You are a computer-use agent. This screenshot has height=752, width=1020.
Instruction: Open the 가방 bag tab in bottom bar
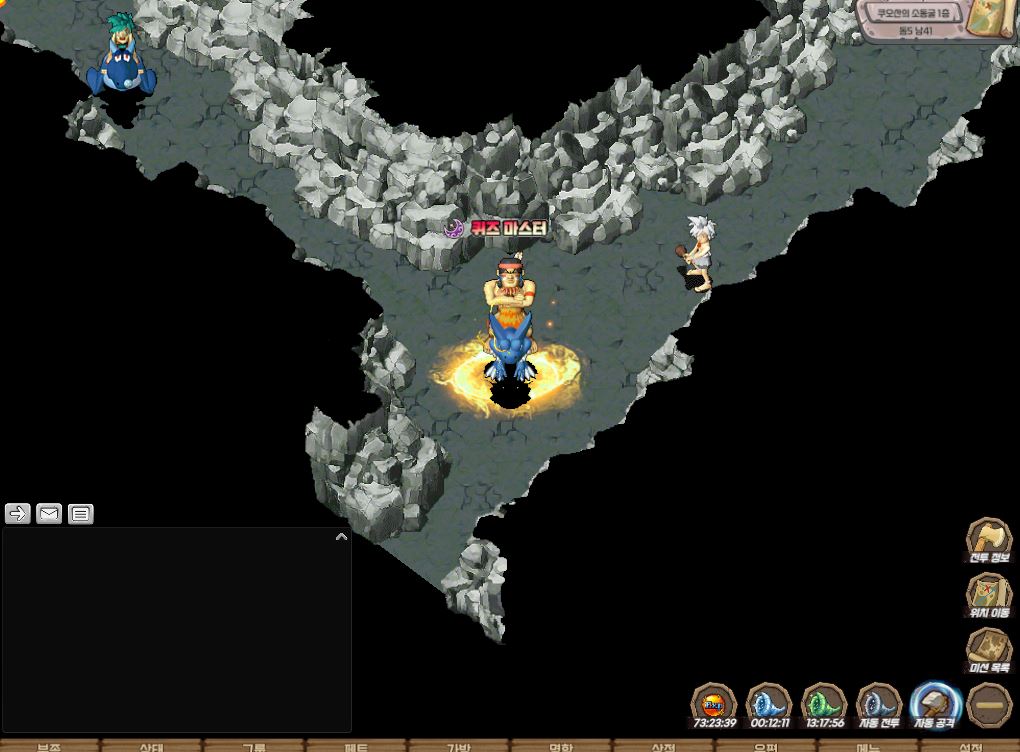(x=458, y=746)
